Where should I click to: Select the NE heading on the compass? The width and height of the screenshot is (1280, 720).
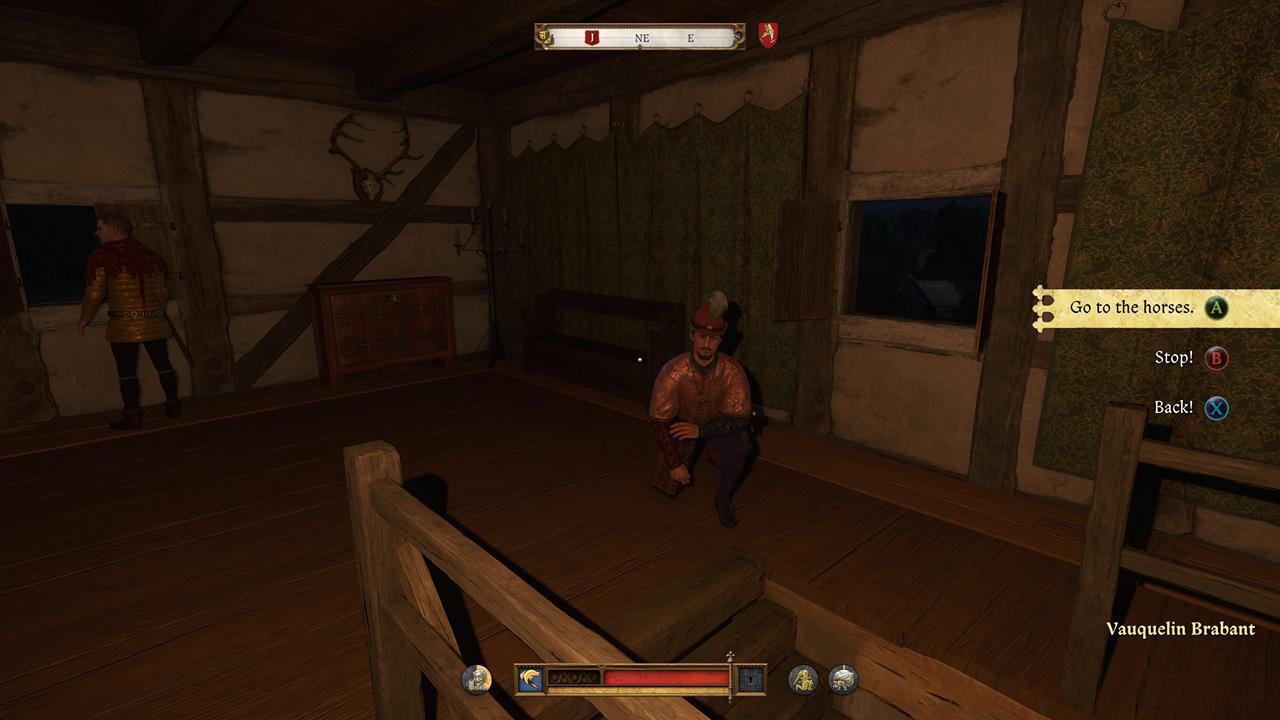[641, 36]
